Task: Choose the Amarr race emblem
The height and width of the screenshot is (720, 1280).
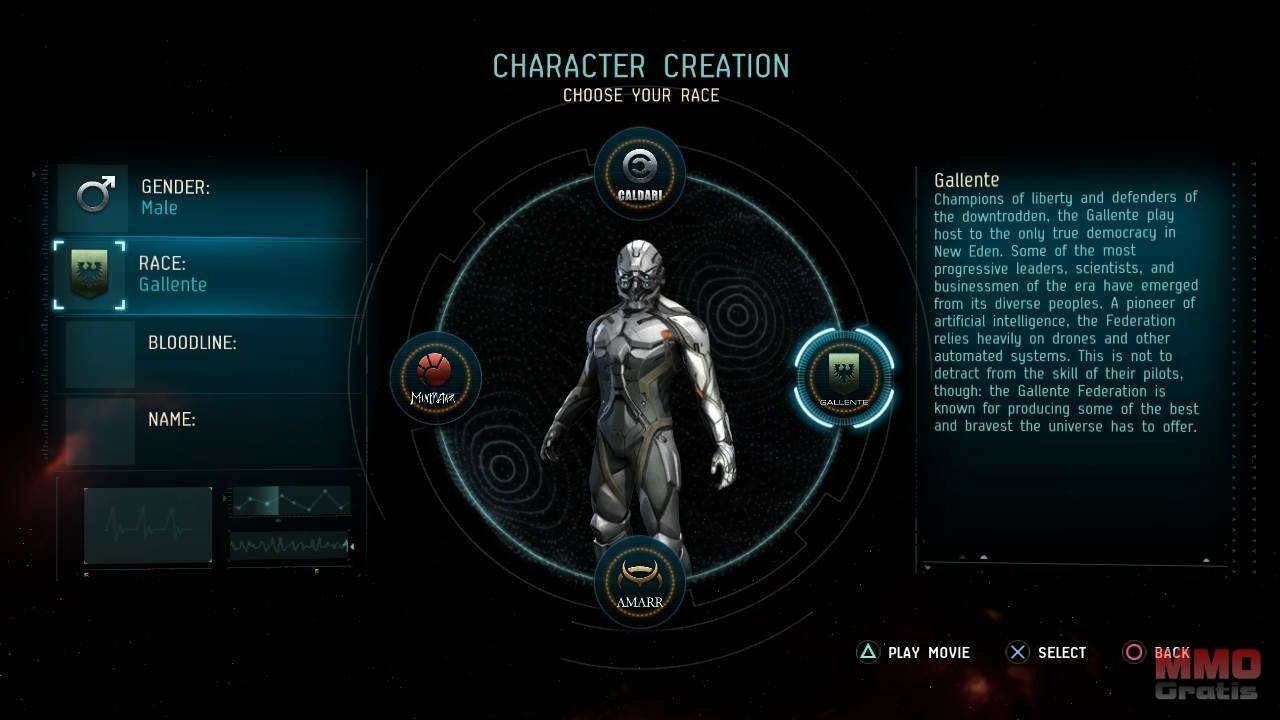Action: click(640, 581)
